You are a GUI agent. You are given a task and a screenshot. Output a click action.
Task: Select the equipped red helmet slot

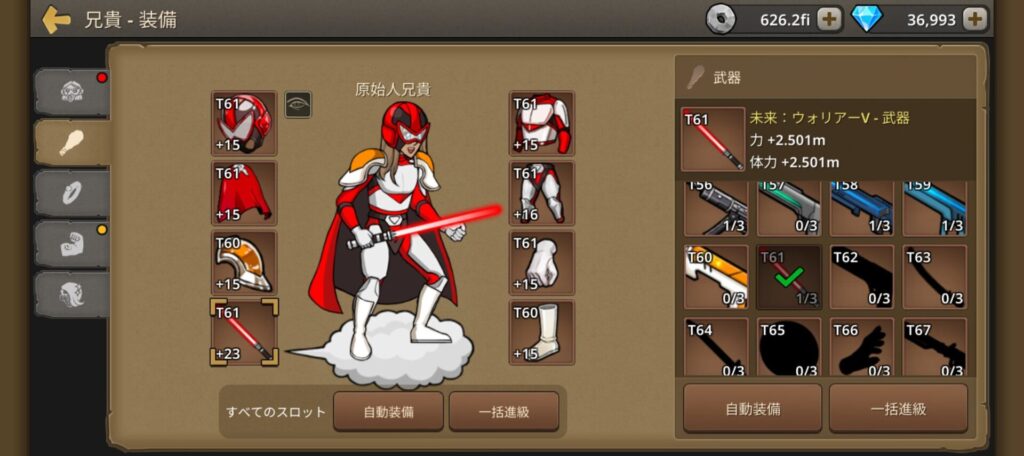pyautogui.click(x=244, y=123)
